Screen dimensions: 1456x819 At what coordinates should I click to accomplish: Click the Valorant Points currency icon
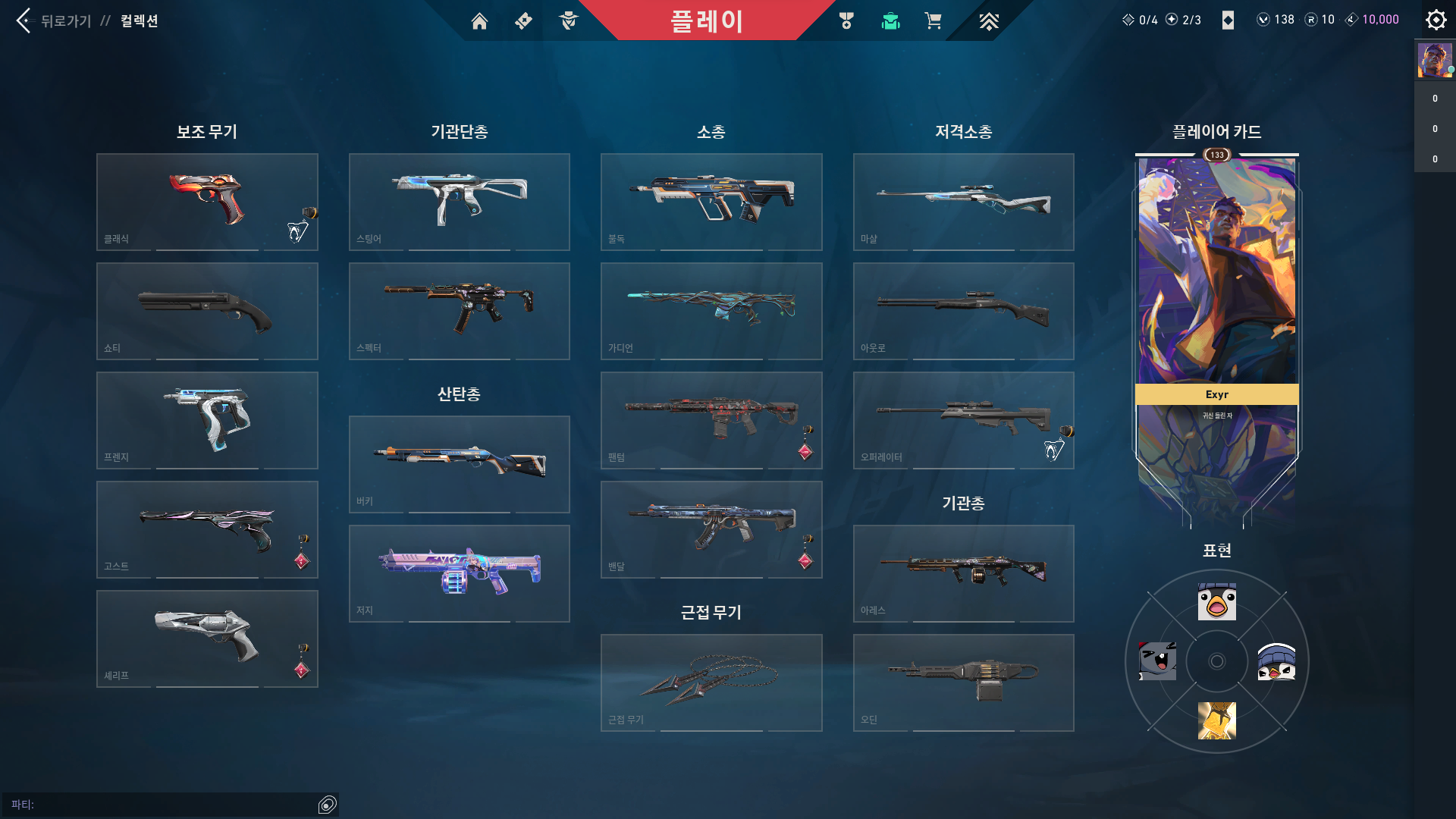[1264, 20]
